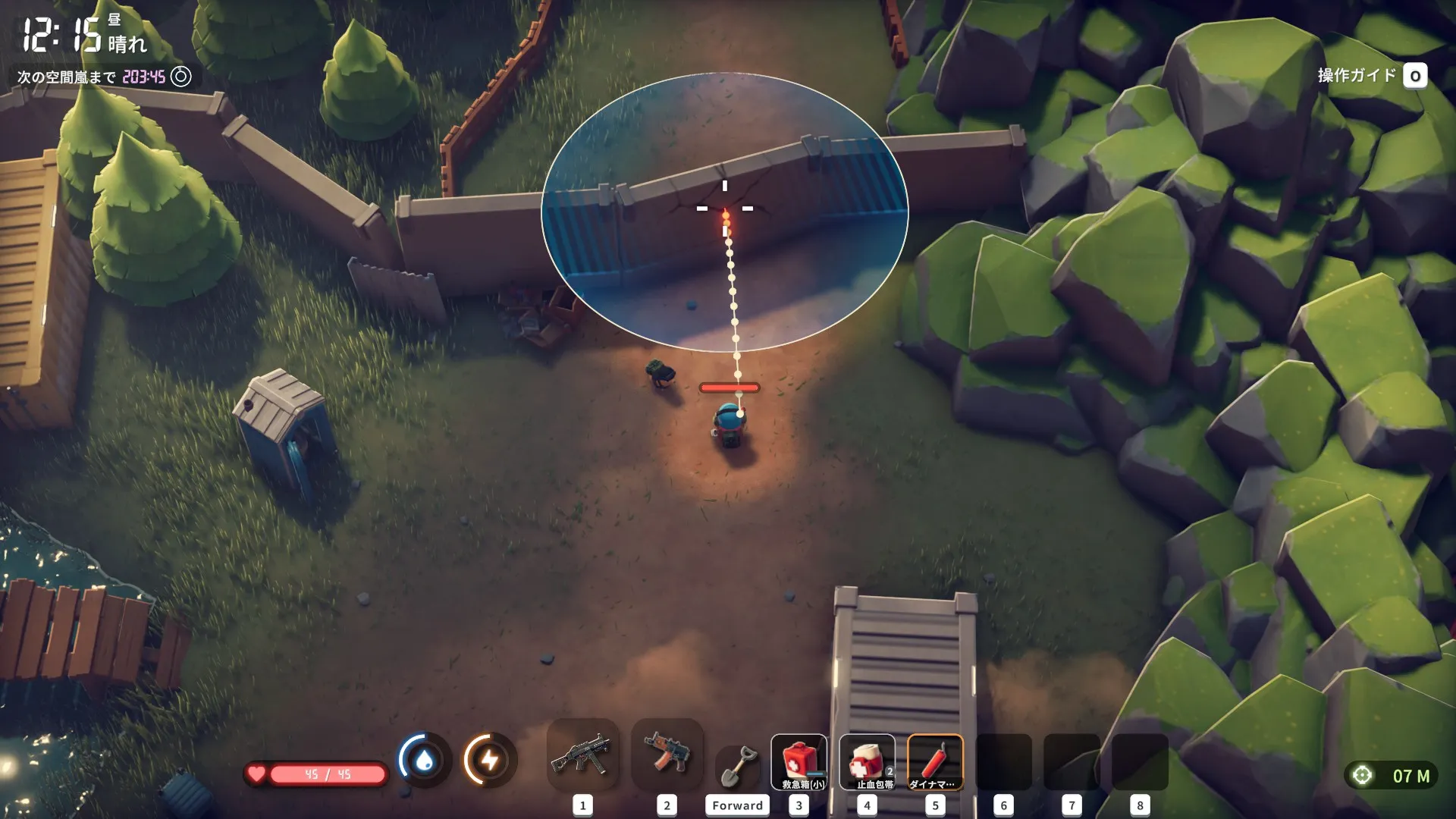Choose the shovel melee slot
1456x819 pixels.
tap(737, 764)
